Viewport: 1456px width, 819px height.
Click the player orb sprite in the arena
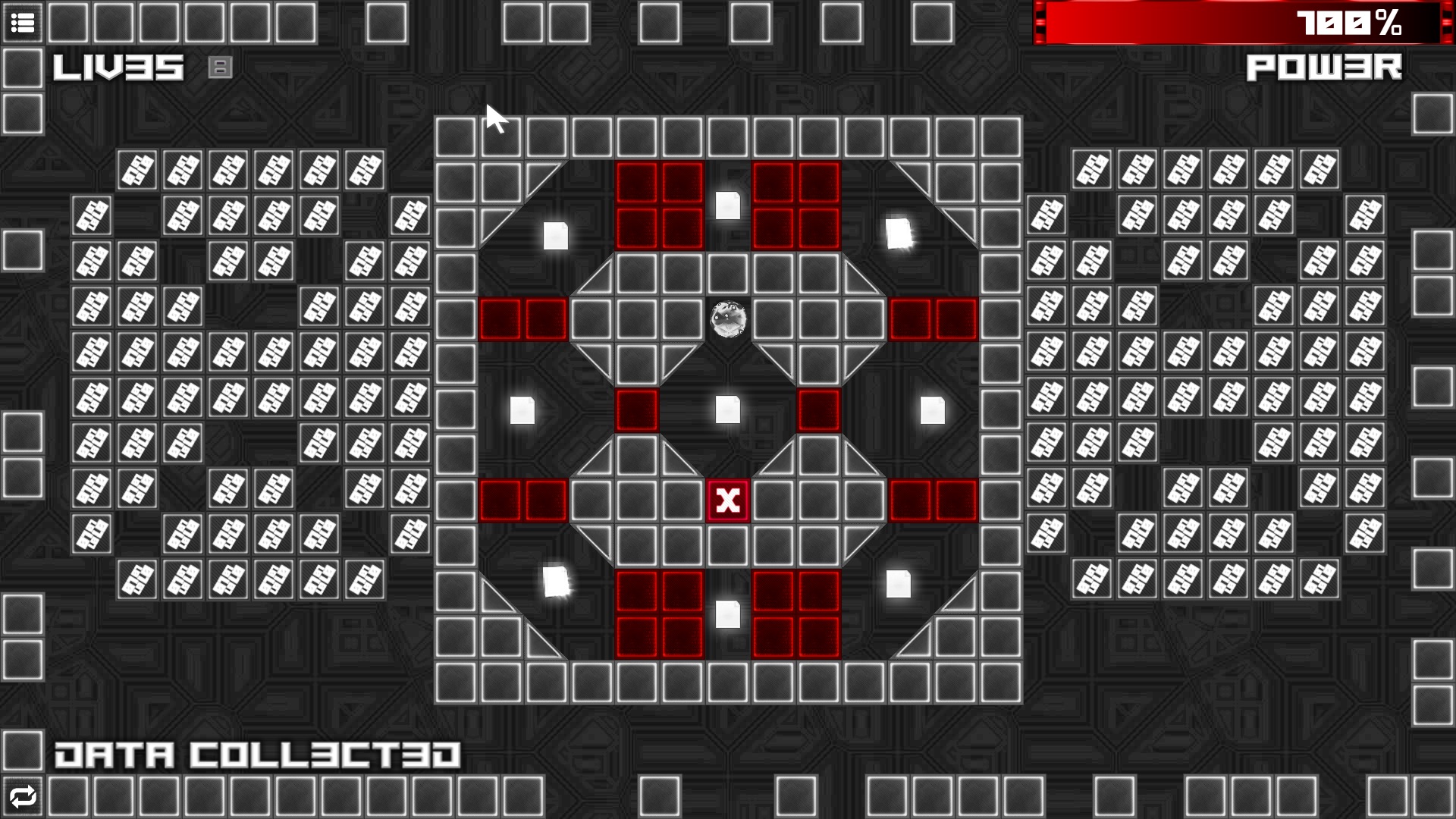click(729, 319)
